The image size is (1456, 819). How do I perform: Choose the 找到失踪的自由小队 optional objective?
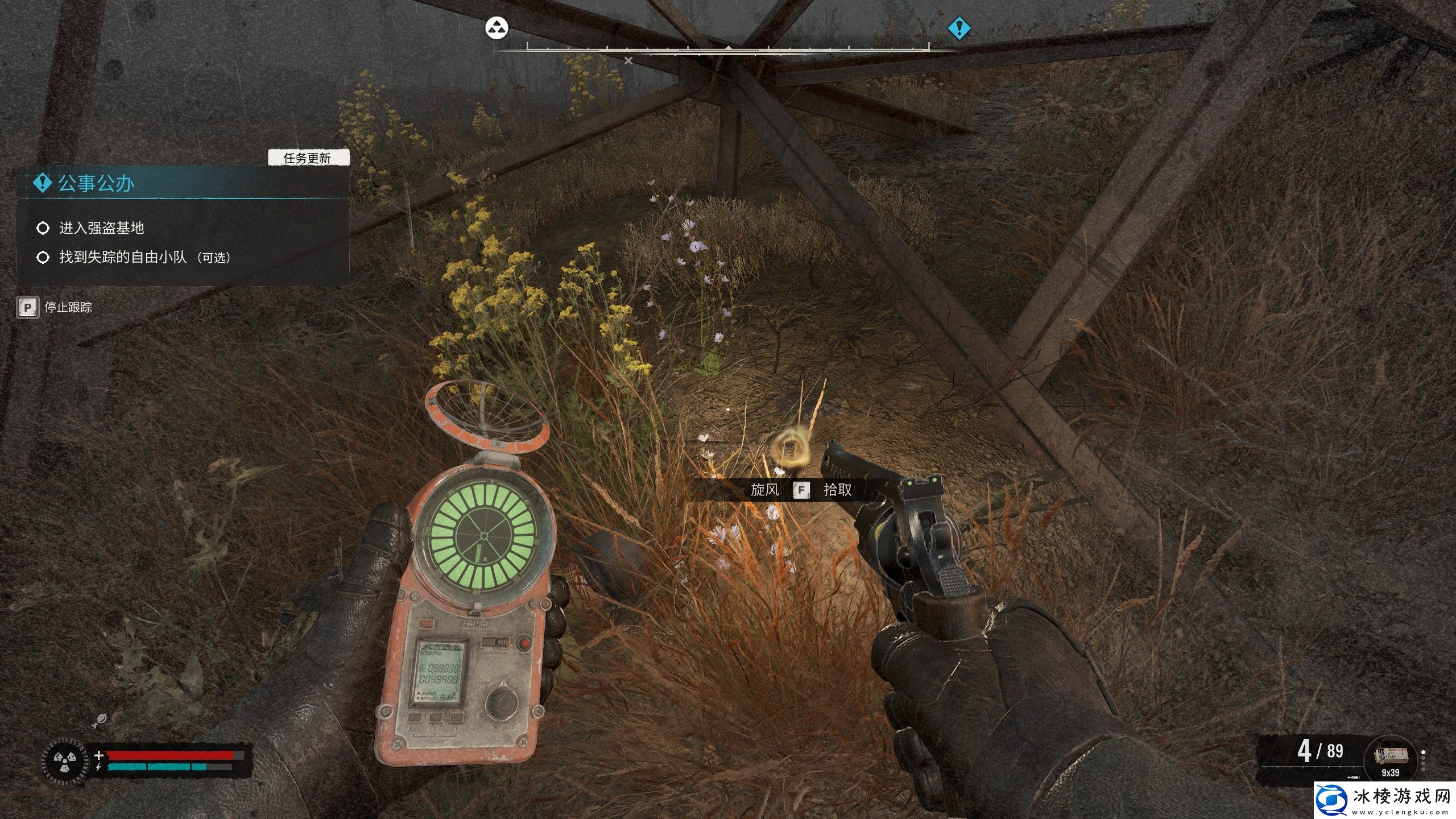pyautogui.click(x=144, y=257)
